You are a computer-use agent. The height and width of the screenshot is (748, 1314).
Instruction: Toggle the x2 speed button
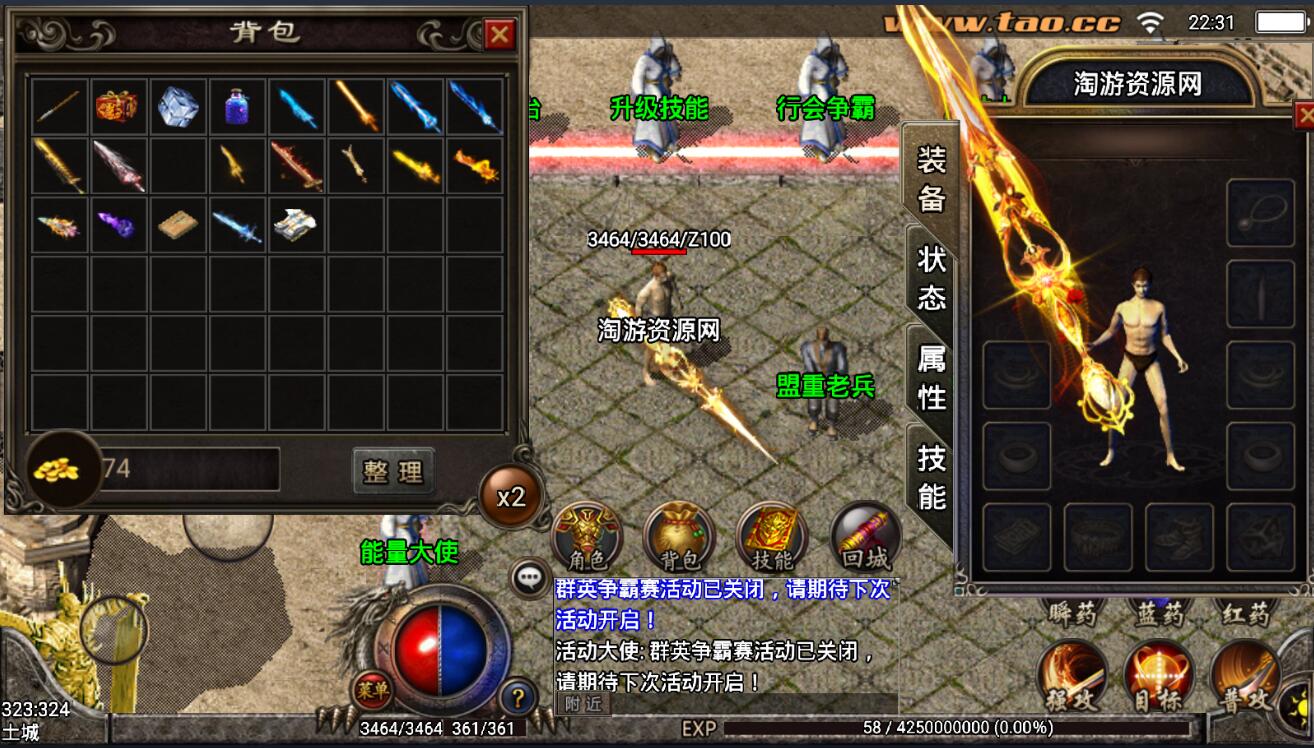click(511, 497)
